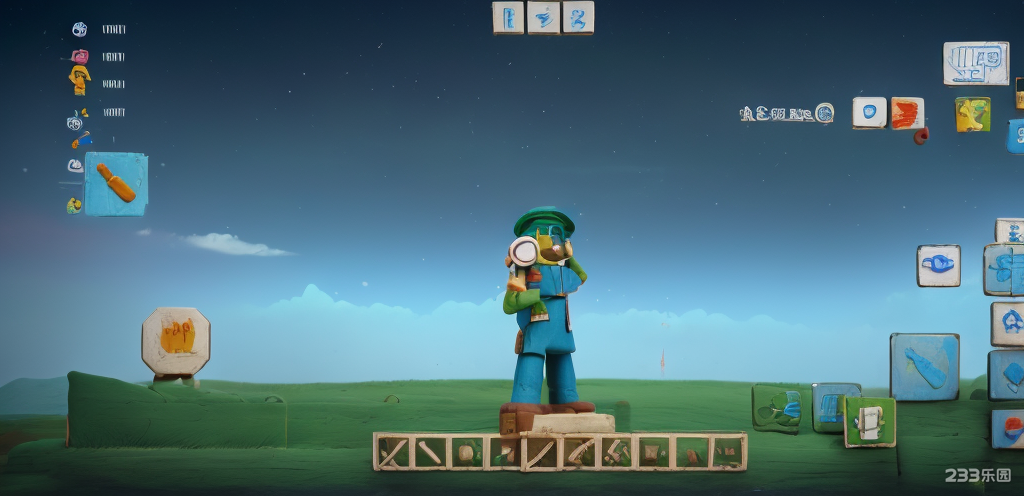Choose the green tile with the white scroll
Image resolution: width=1024 pixels, height=496 pixels.
point(869,421)
